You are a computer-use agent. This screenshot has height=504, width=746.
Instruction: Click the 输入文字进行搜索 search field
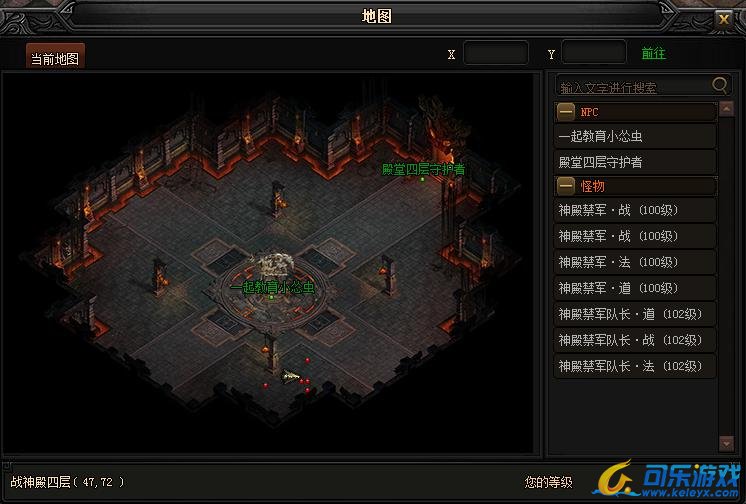coord(633,86)
